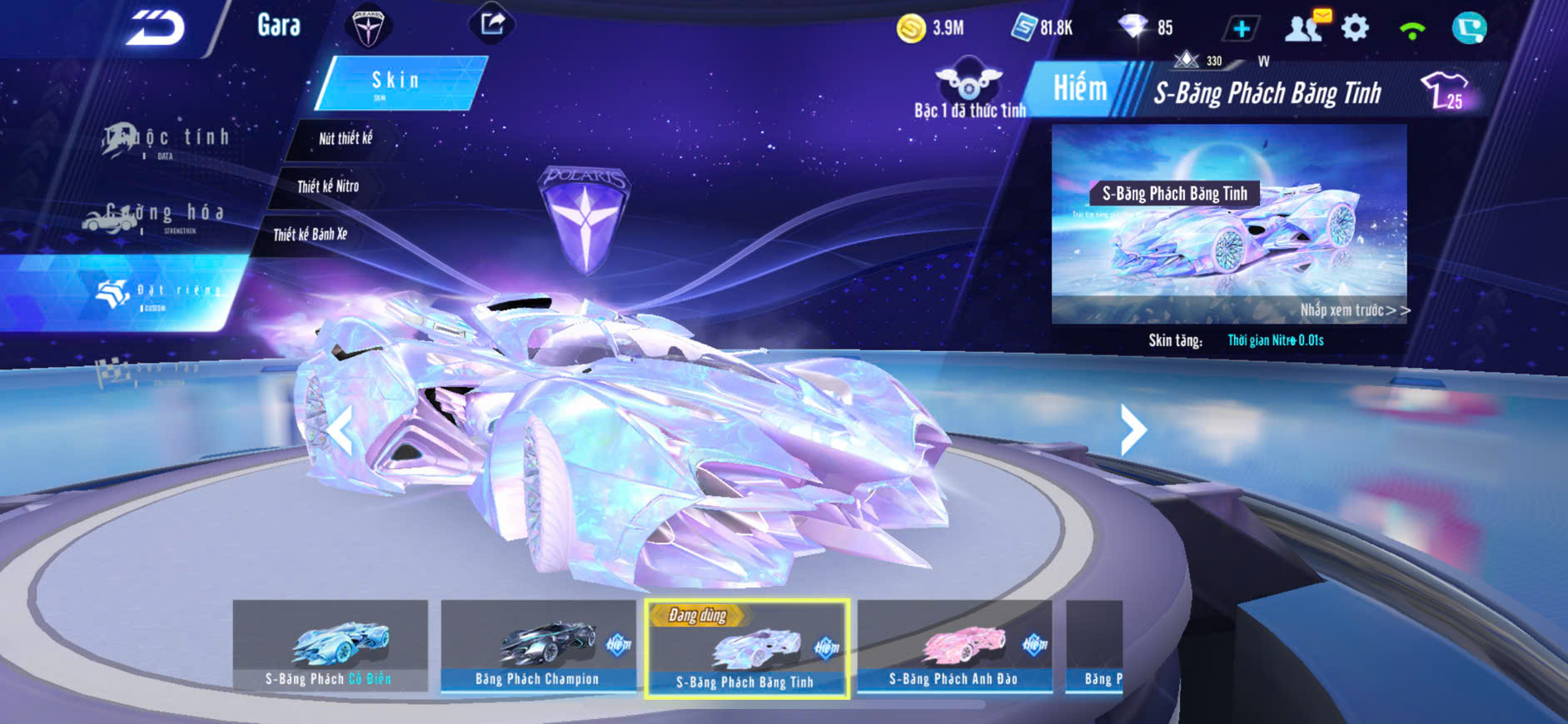Show the previous car with left arrow
This screenshot has height=724, width=1568.
coord(340,430)
